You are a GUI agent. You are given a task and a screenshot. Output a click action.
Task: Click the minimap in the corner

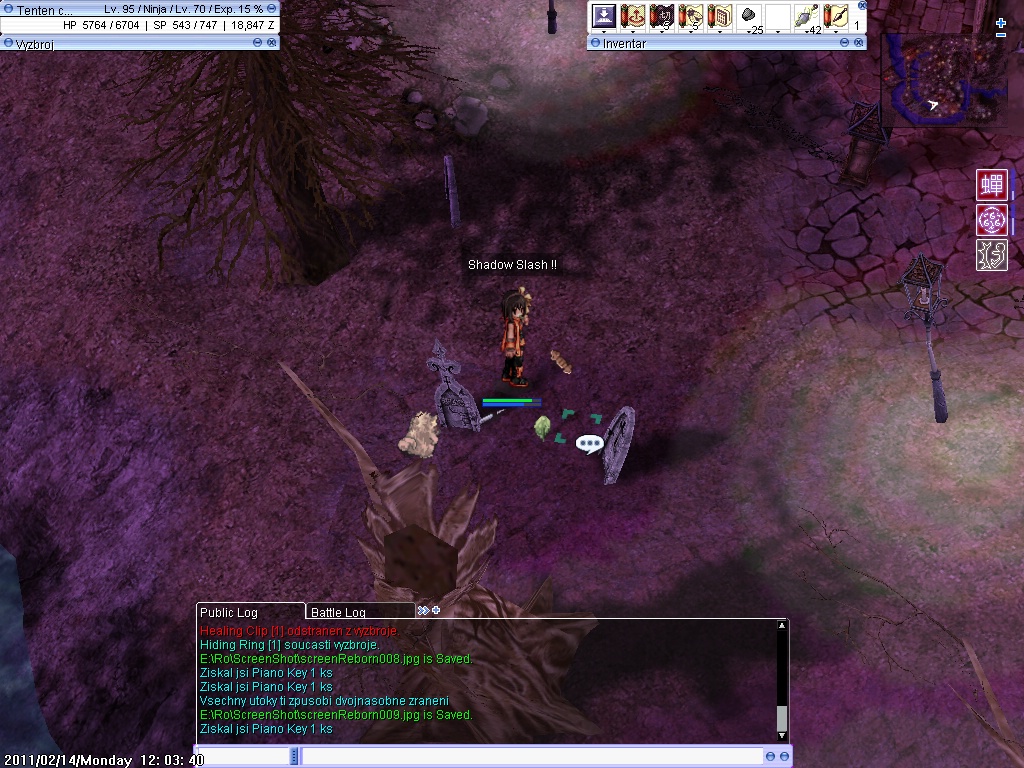point(940,80)
